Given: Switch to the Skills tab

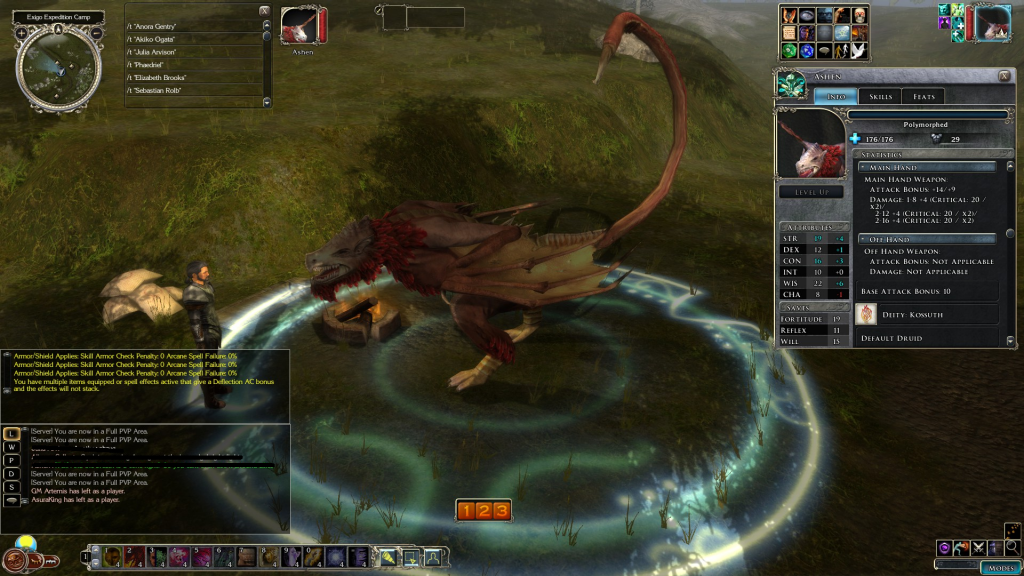Looking at the screenshot, I should click(x=880, y=97).
